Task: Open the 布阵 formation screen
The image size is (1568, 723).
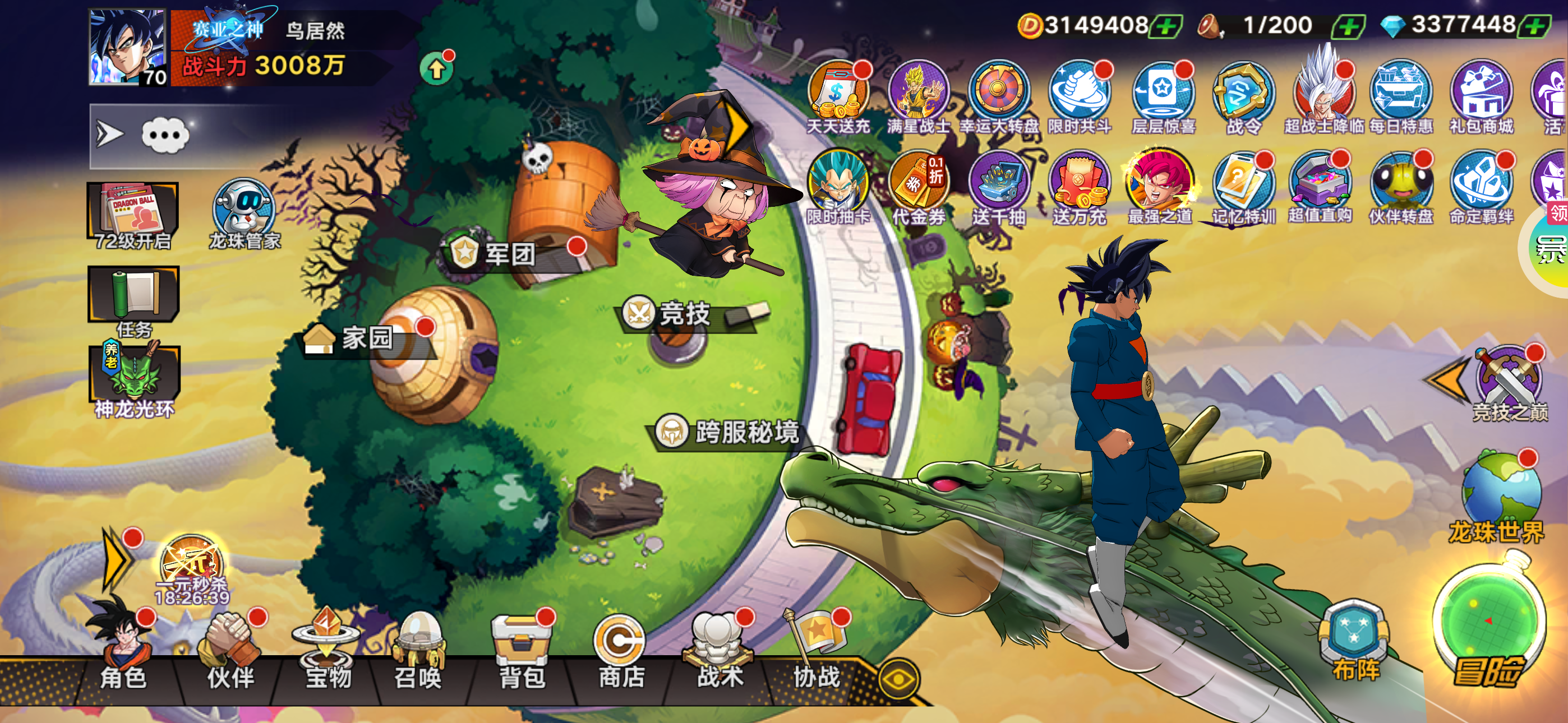Action: pos(1355,642)
